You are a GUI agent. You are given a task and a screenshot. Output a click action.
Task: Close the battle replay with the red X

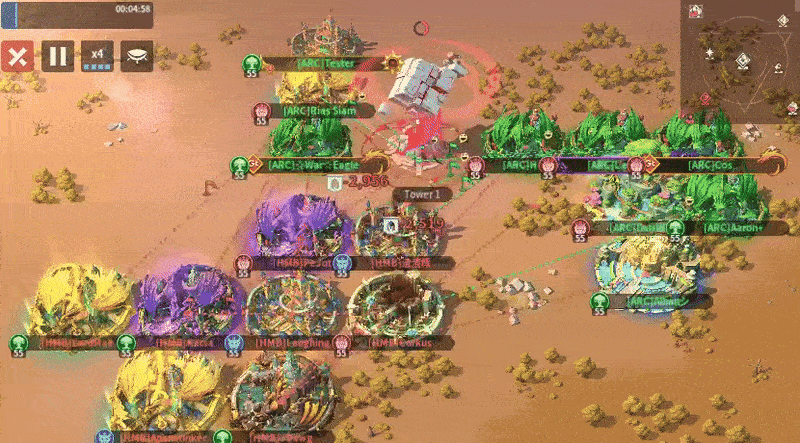pyautogui.click(x=17, y=56)
